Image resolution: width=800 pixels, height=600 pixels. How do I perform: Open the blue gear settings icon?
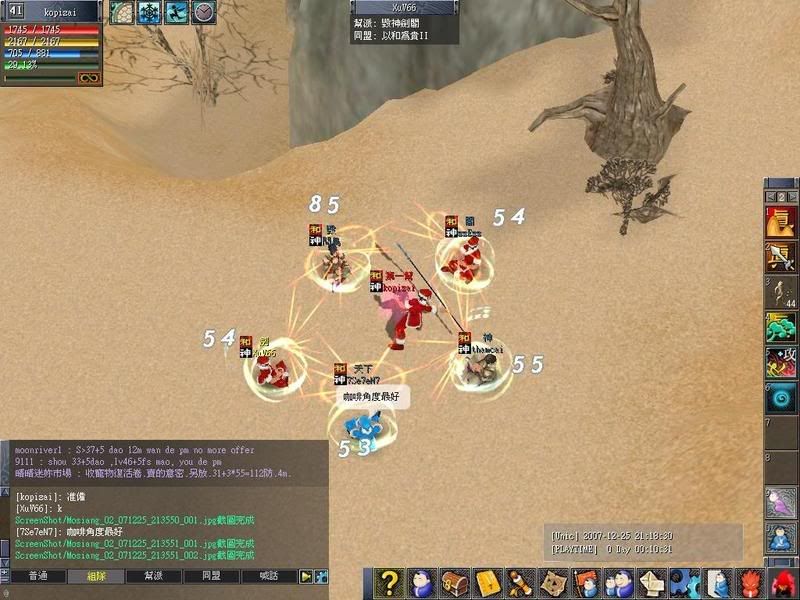point(682,582)
